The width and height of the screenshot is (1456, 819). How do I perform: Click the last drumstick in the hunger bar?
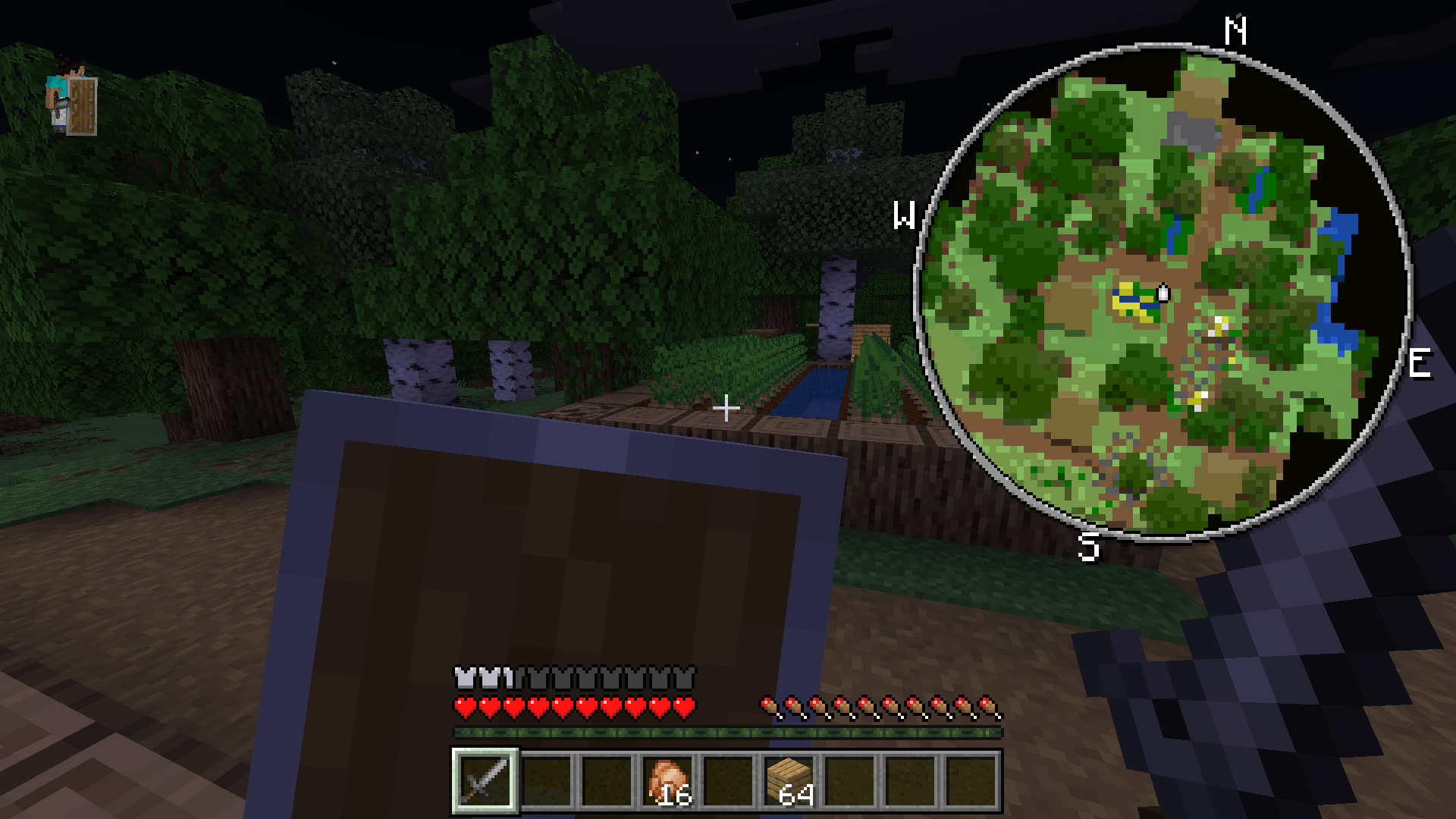[990, 705]
